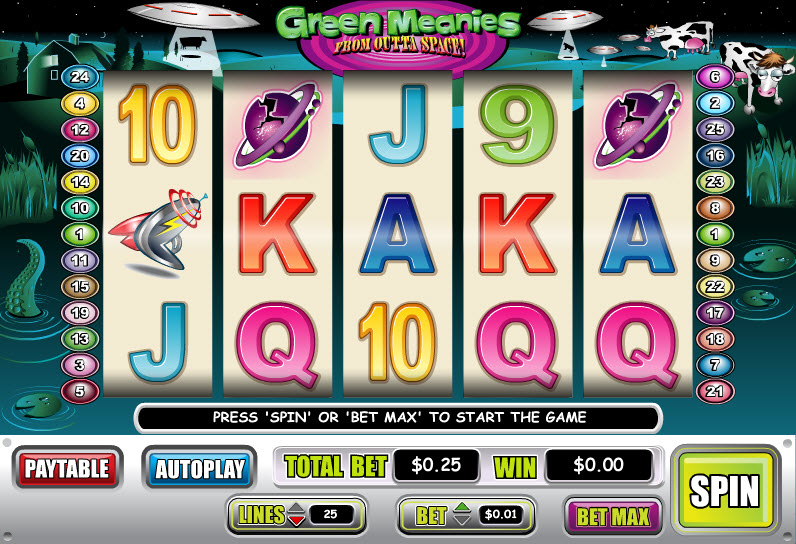Image resolution: width=796 pixels, height=544 pixels.
Task: Lower the bet with the down arrow
Action: click(461, 521)
